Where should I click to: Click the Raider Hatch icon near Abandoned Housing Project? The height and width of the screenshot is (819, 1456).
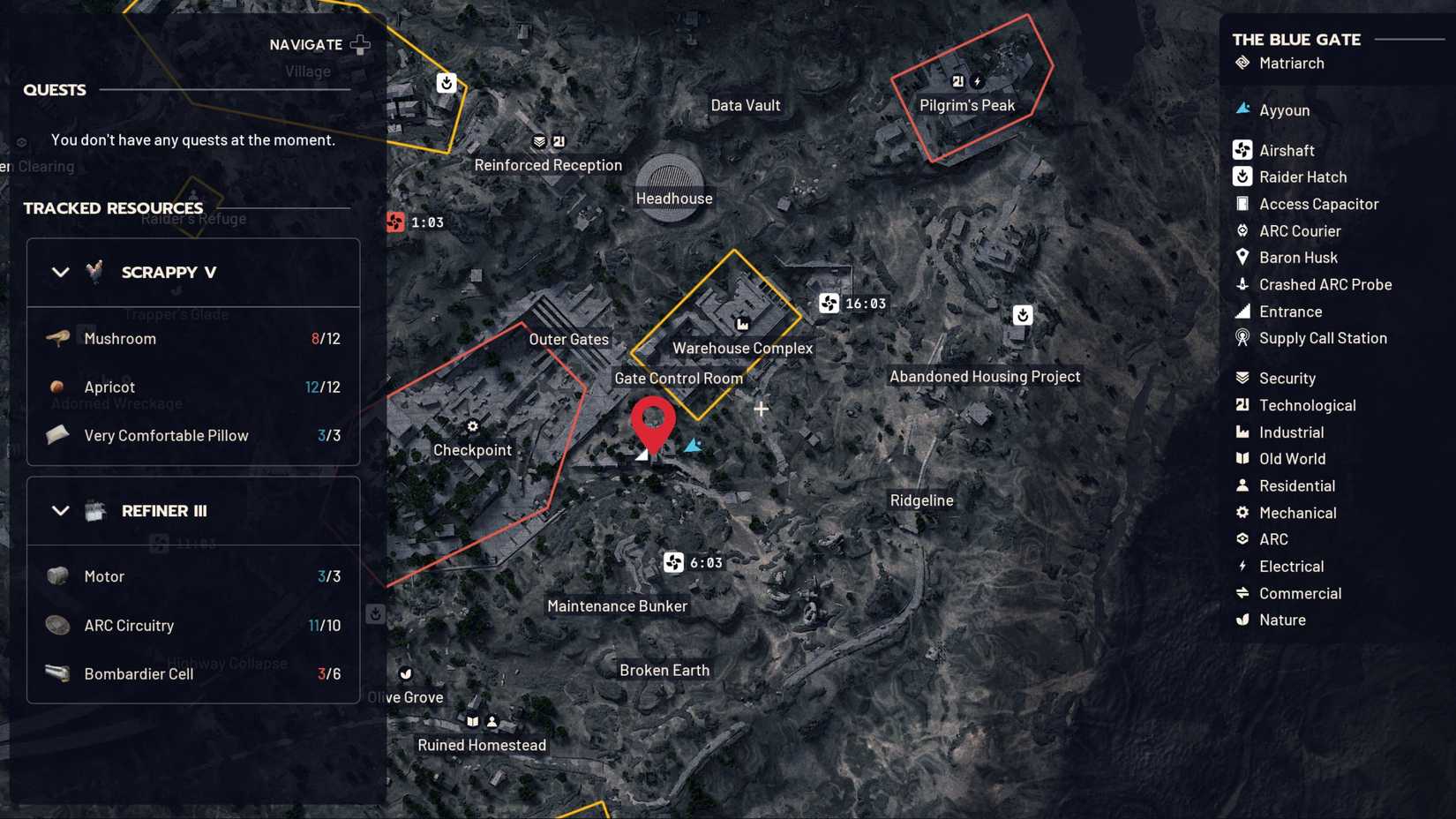click(x=1022, y=314)
